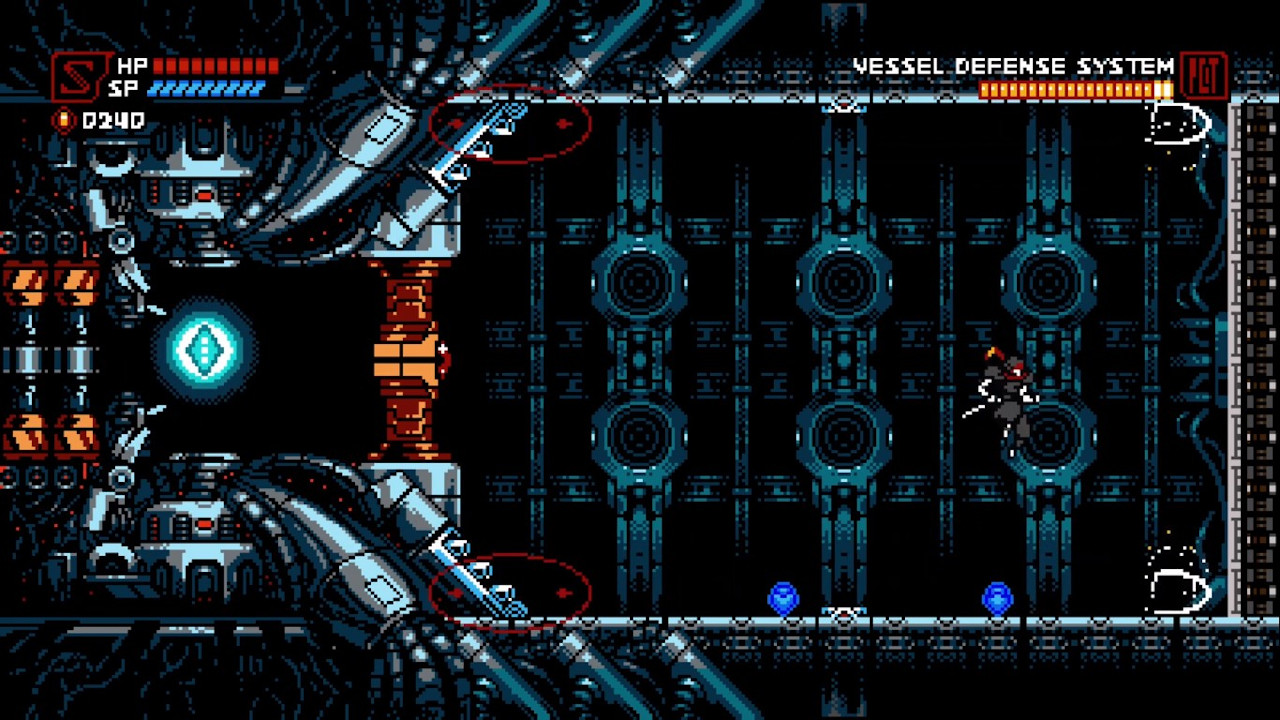Select the left blue SP gem on the floor
Image resolution: width=1280 pixels, height=720 pixels.
tap(784, 597)
